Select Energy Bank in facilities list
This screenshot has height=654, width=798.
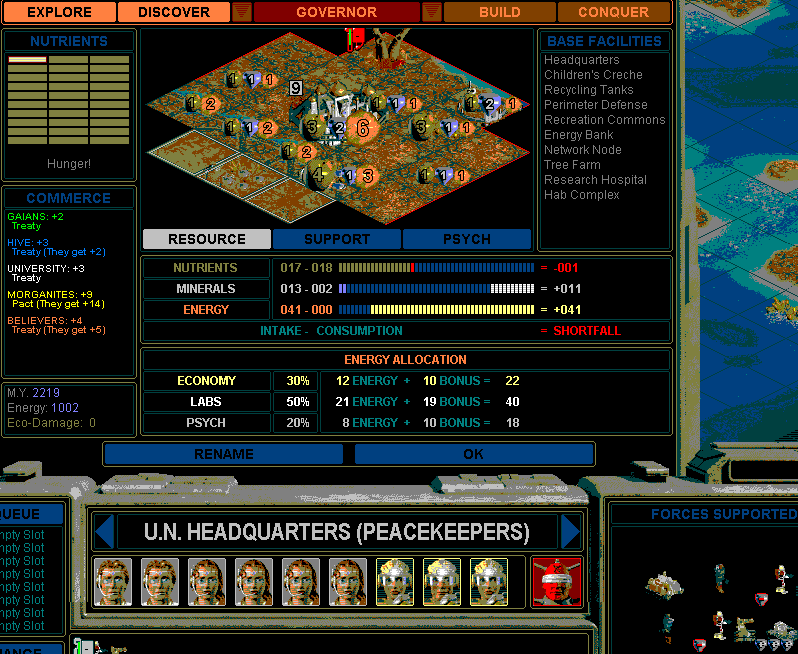coord(578,135)
